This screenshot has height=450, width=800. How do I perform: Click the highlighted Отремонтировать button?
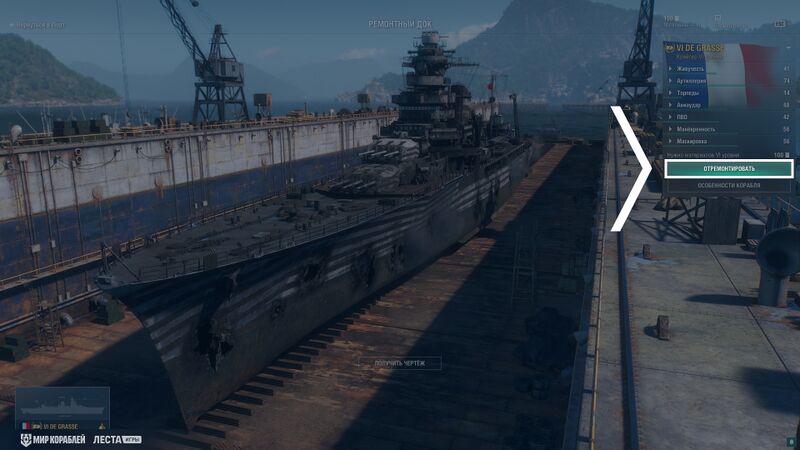(x=728, y=169)
